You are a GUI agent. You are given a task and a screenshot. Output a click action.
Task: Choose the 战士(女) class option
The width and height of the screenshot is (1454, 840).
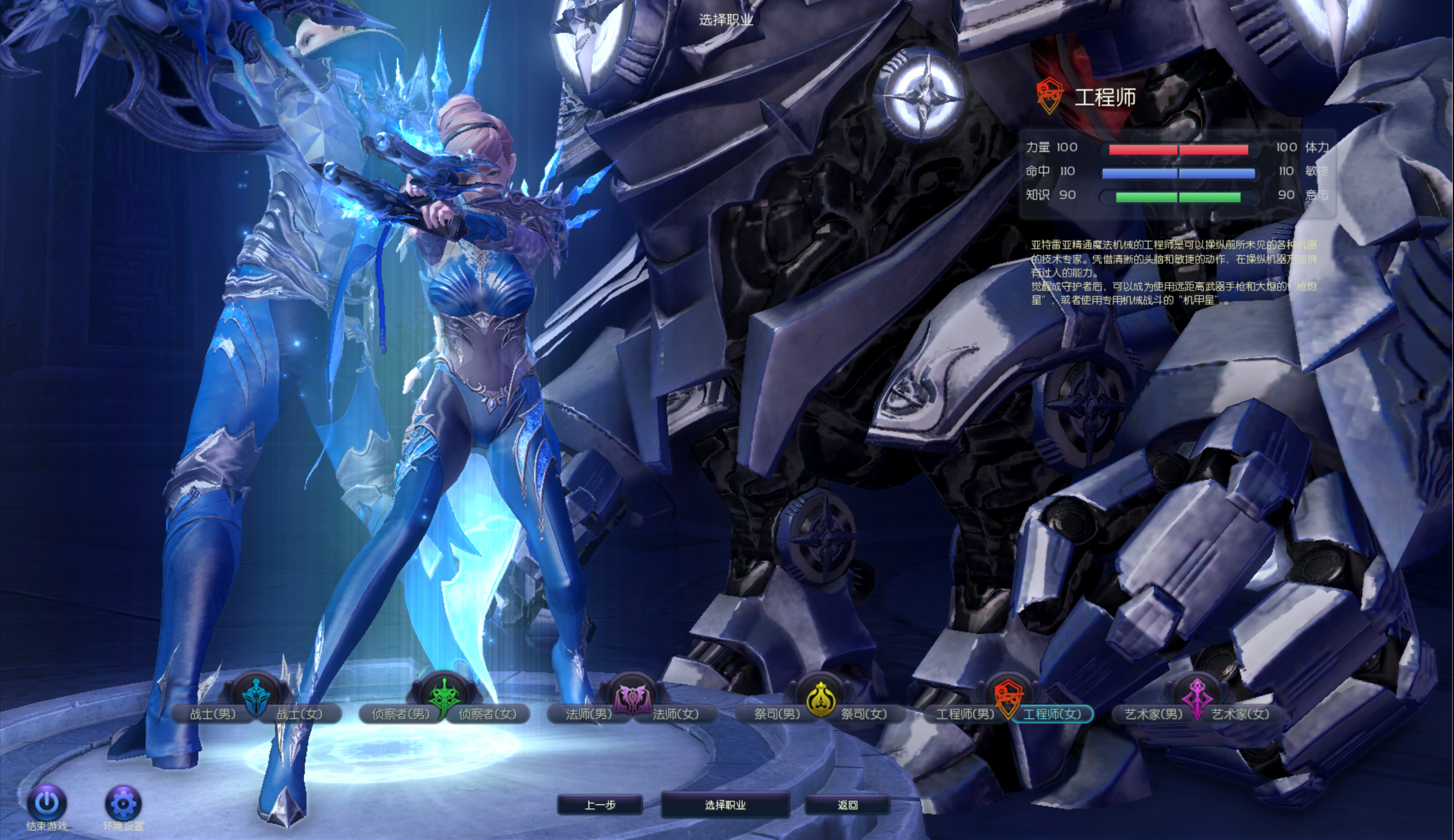pyautogui.click(x=299, y=714)
